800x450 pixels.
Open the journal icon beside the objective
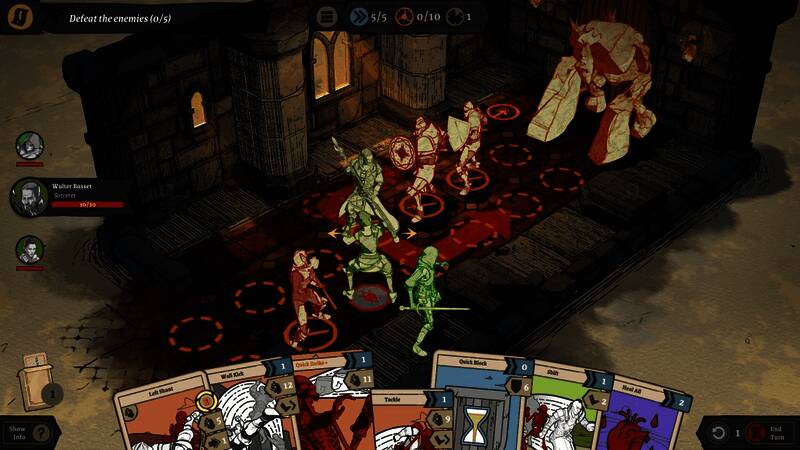click(x=20, y=15)
